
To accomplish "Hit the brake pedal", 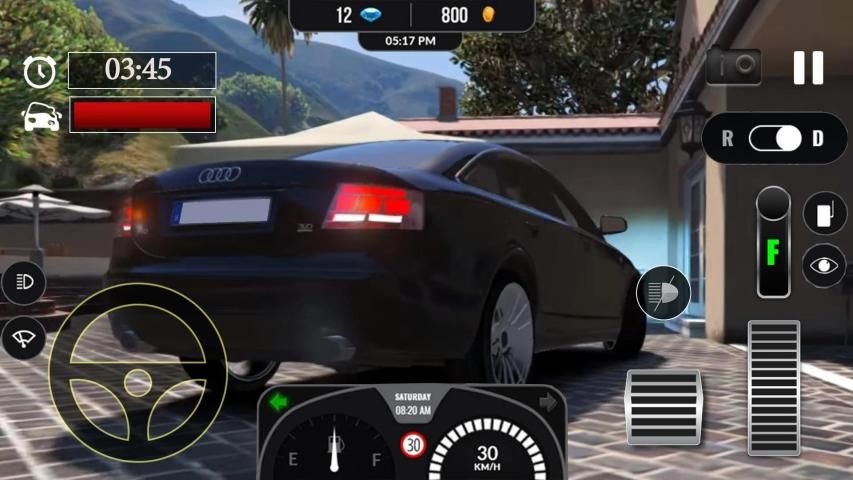I will point(663,406).
